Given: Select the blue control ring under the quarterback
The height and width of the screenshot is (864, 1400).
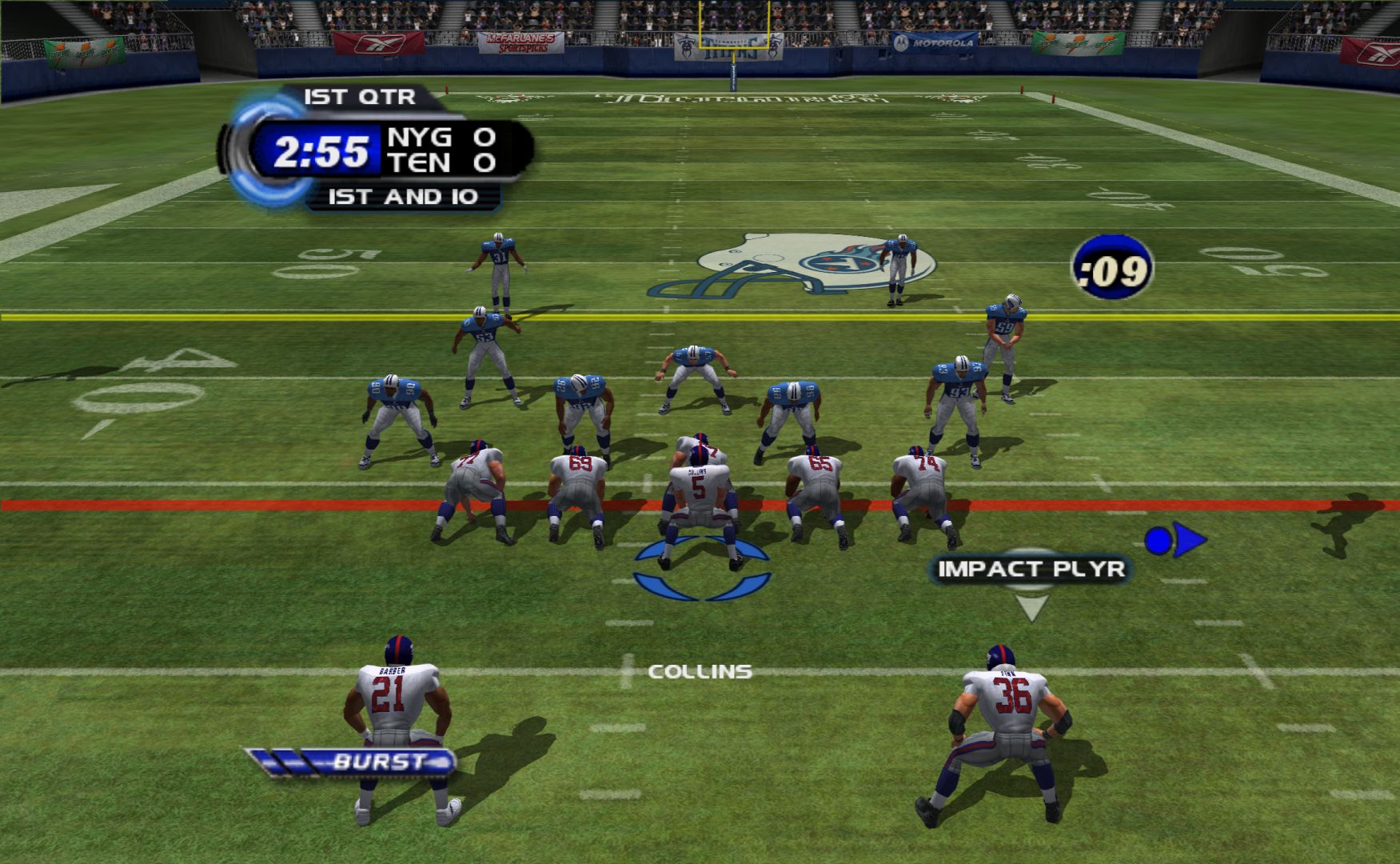Looking at the screenshot, I should tap(701, 569).
